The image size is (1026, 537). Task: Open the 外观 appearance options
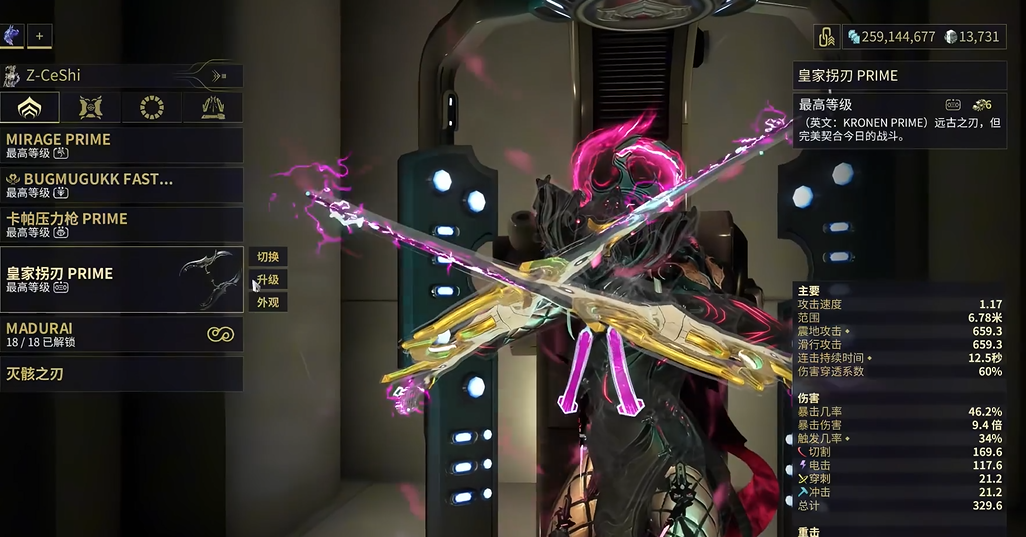pyautogui.click(x=267, y=302)
